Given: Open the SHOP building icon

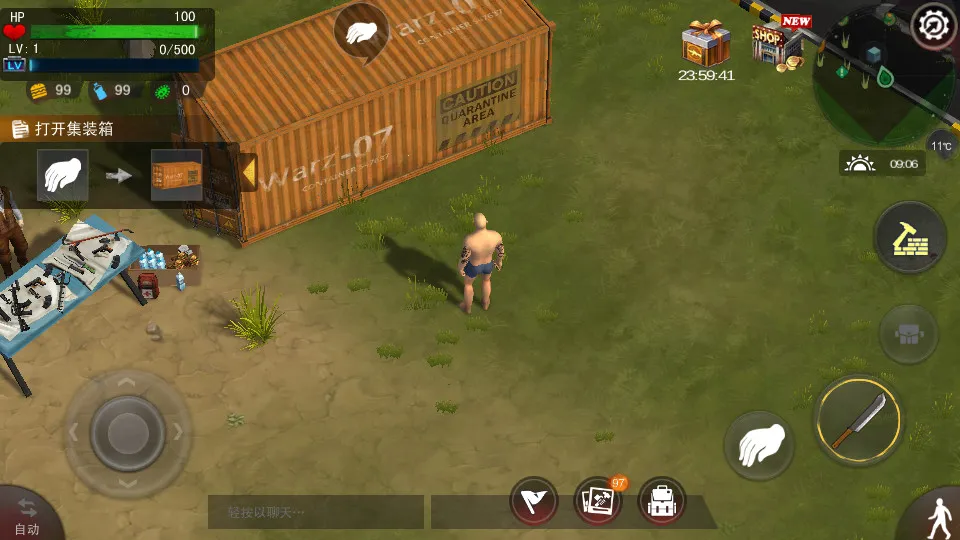Looking at the screenshot, I should point(777,44).
